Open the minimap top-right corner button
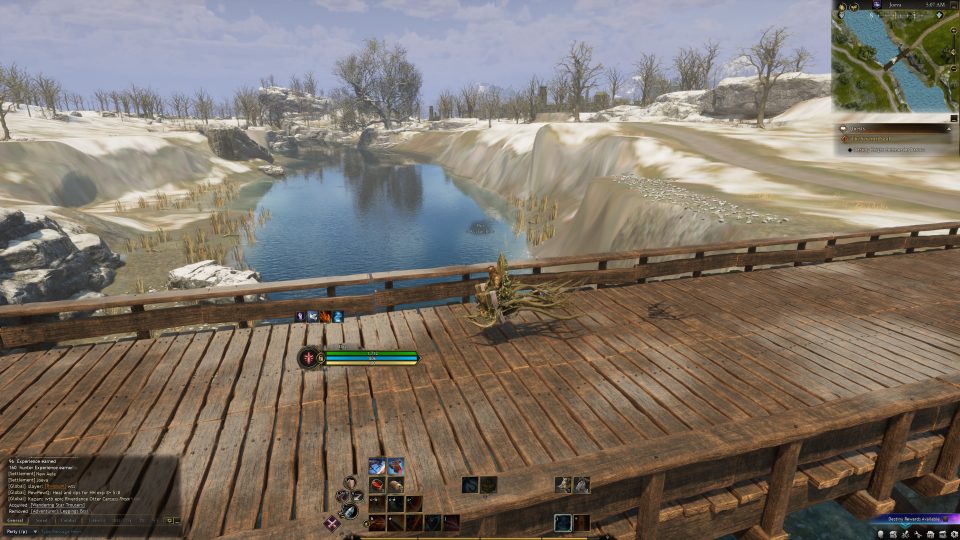This screenshot has width=960, height=540. click(951, 6)
